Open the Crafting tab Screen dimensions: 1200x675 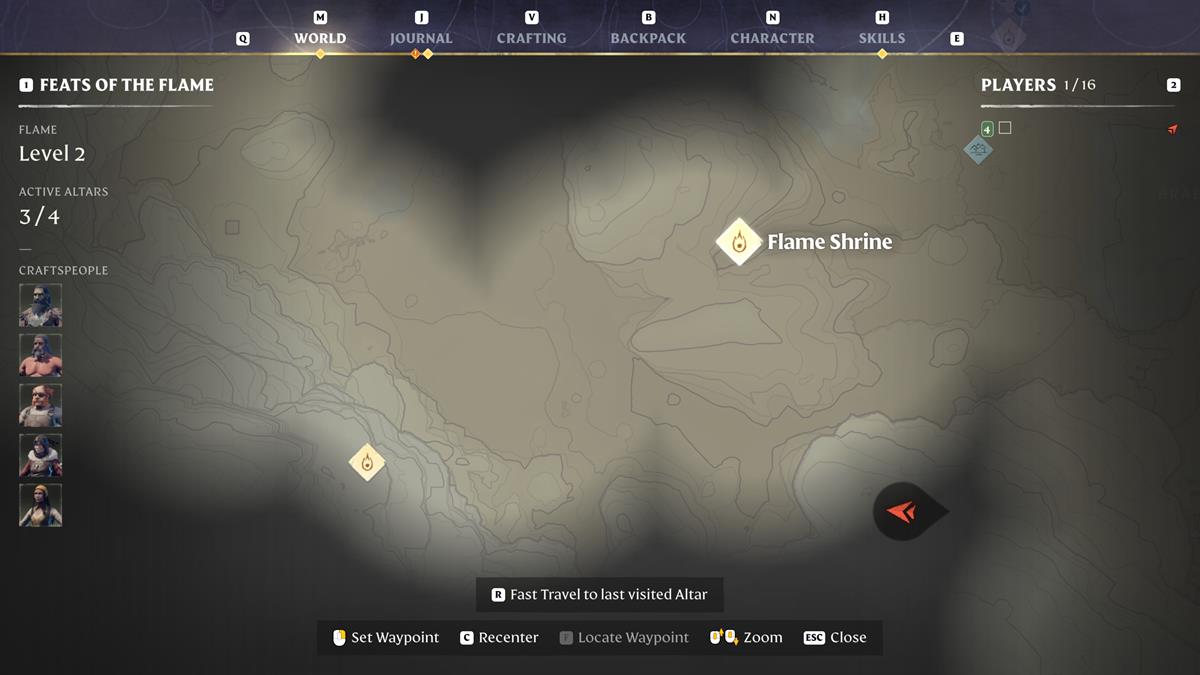[x=531, y=38]
